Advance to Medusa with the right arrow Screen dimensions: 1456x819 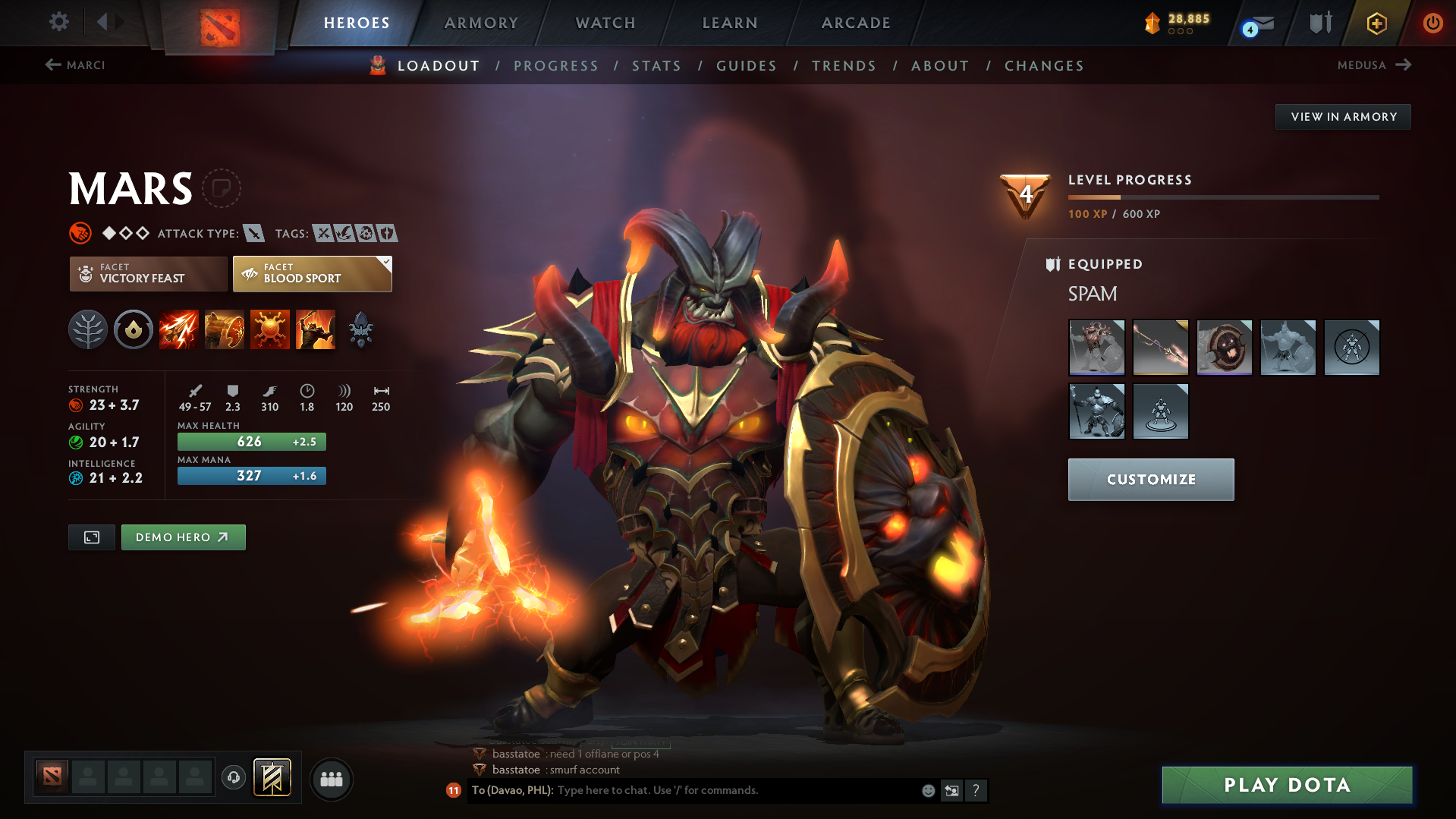[x=1404, y=65]
